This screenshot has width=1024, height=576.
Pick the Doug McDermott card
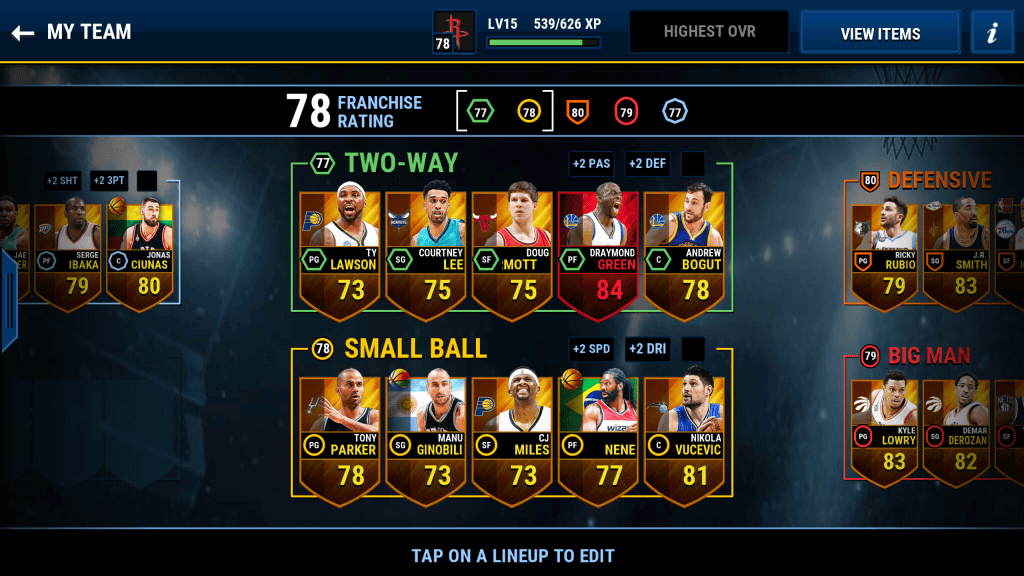pos(513,250)
